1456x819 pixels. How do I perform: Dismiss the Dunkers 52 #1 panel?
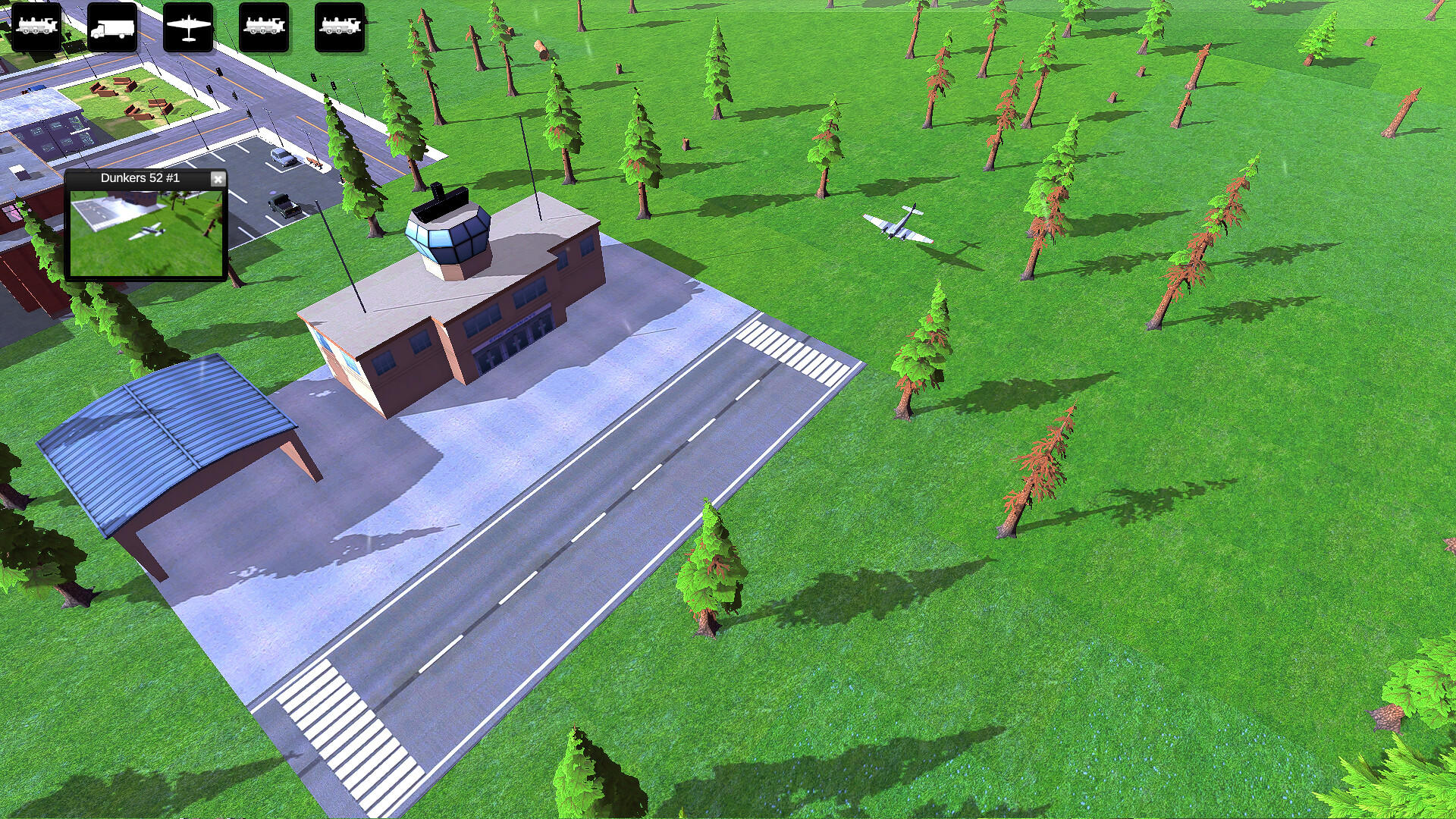click(218, 179)
